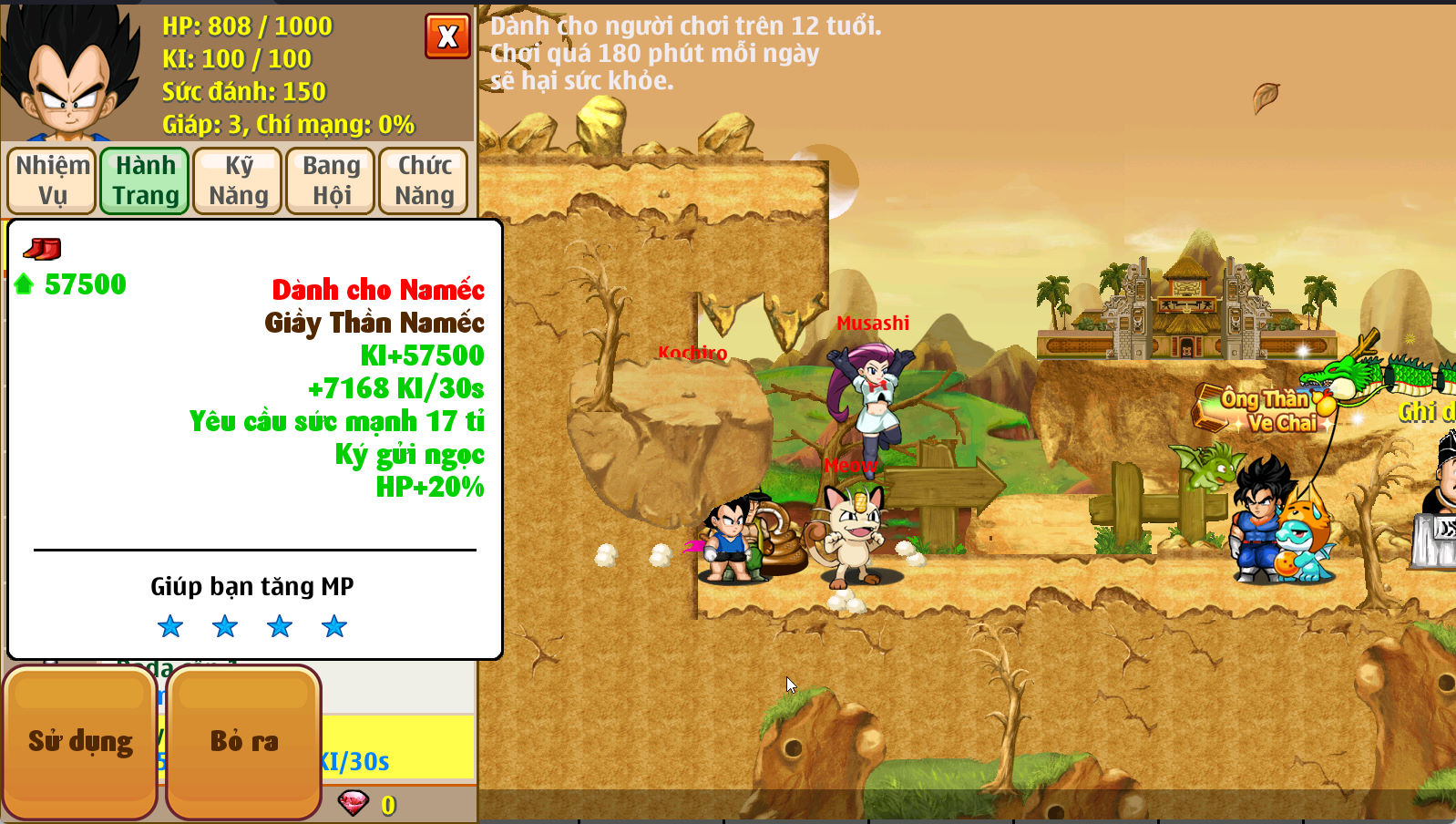Select the Bang Hội tab
The width and height of the screenshot is (1456, 824).
point(330,180)
